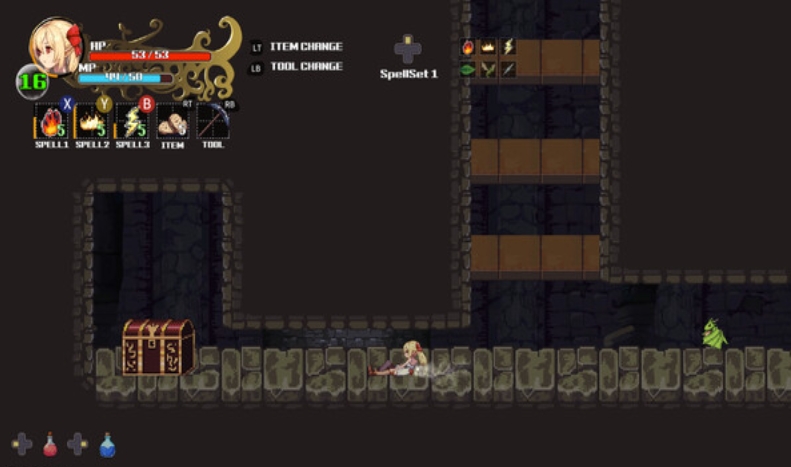Choose the red health potion quick item
791x467 pixels.
(50, 444)
